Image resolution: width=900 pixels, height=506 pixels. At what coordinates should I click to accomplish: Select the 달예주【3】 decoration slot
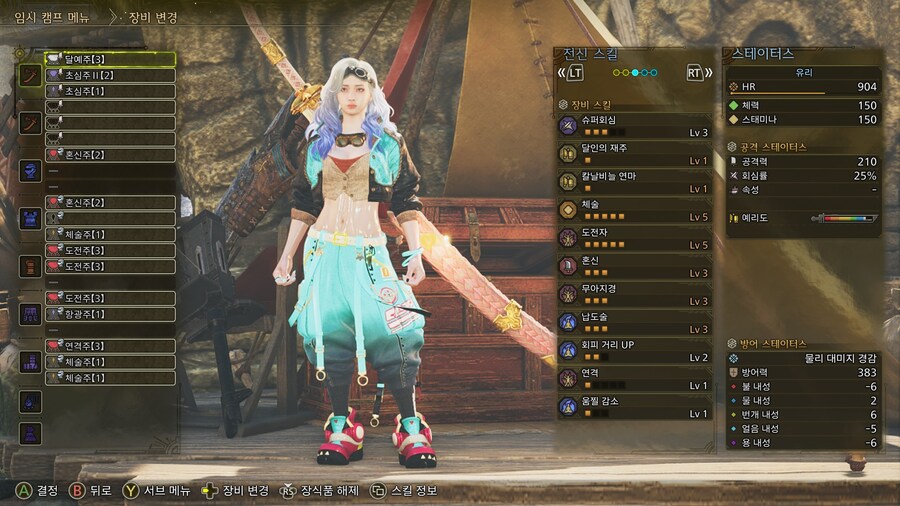coord(110,59)
